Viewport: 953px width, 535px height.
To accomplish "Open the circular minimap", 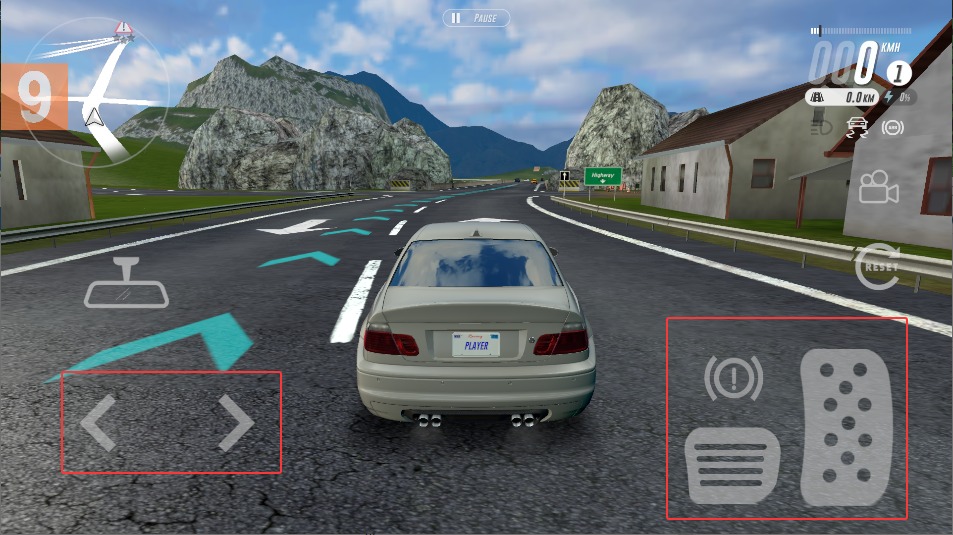I will point(95,98).
